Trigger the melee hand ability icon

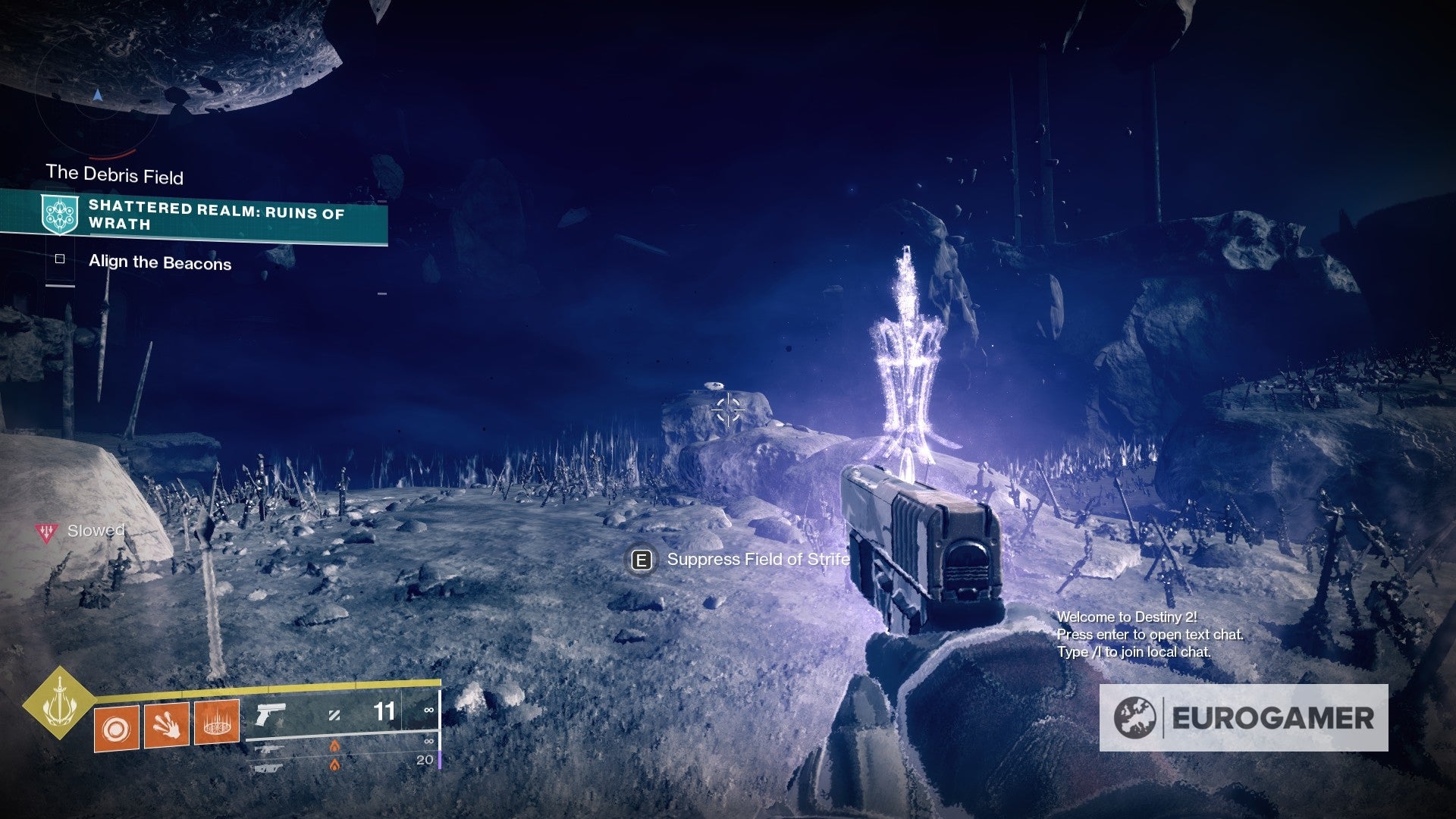[x=167, y=726]
